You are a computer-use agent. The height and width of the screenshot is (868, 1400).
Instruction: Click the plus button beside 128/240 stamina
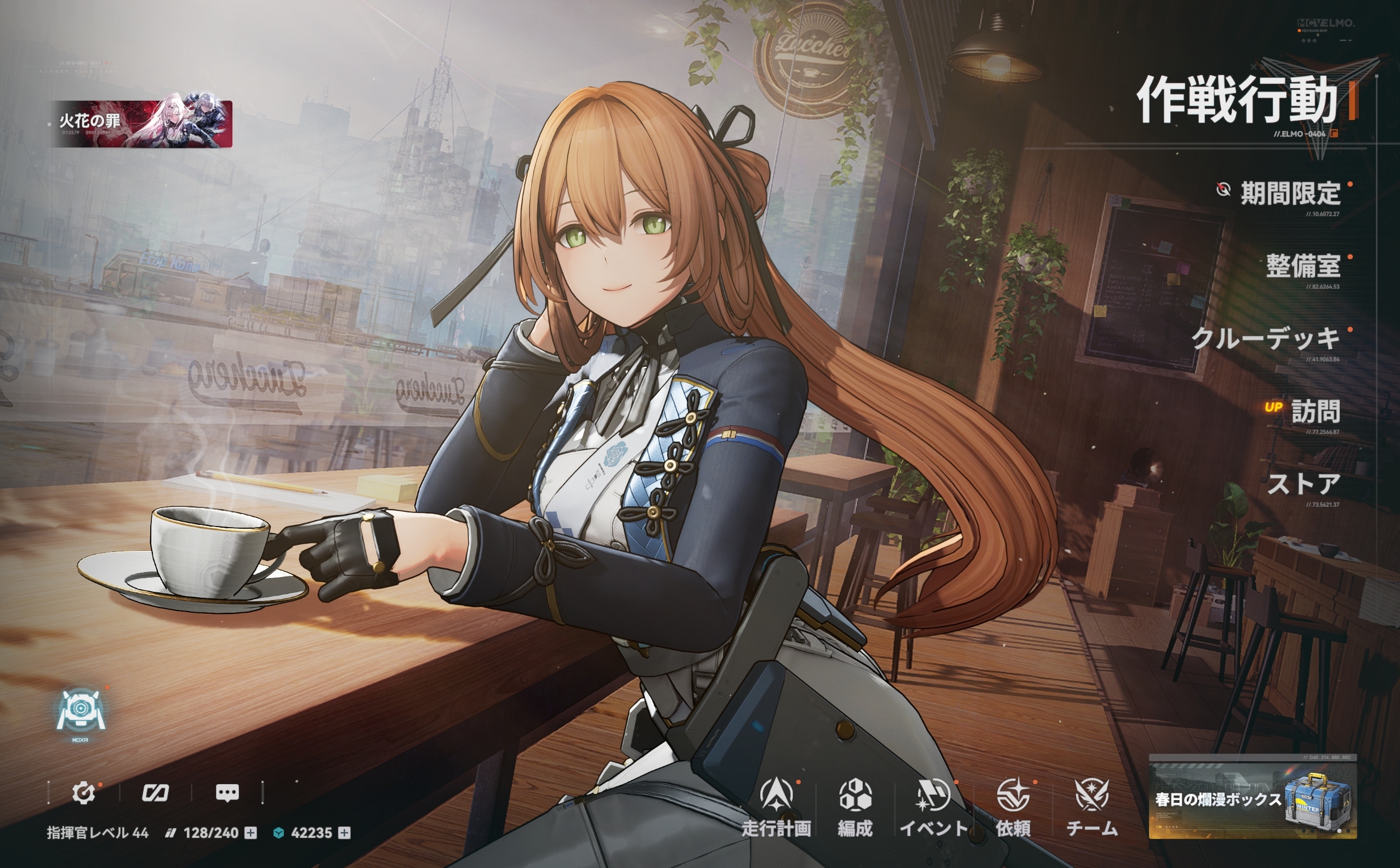tap(251, 833)
